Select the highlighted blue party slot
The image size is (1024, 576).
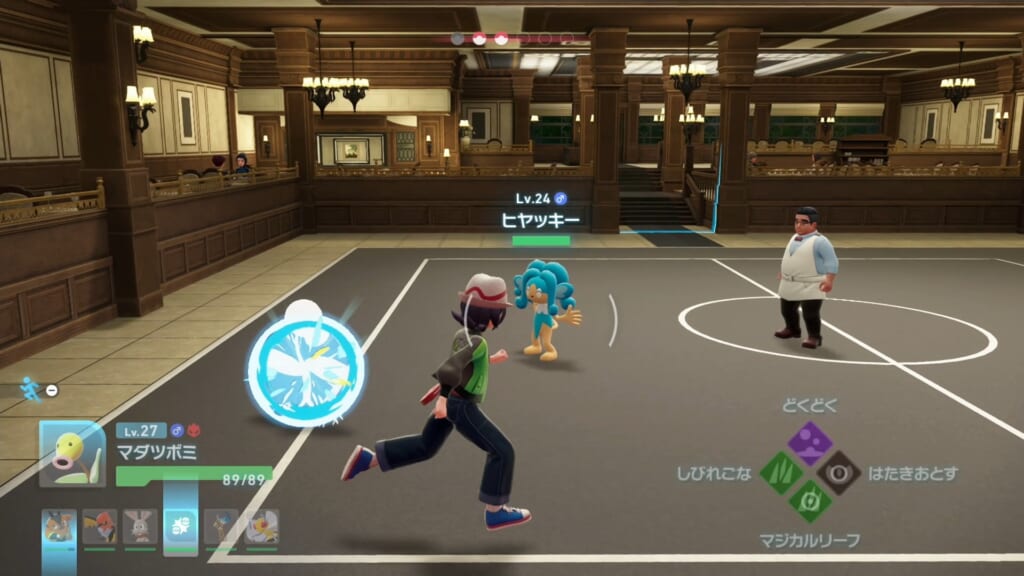click(x=181, y=526)
